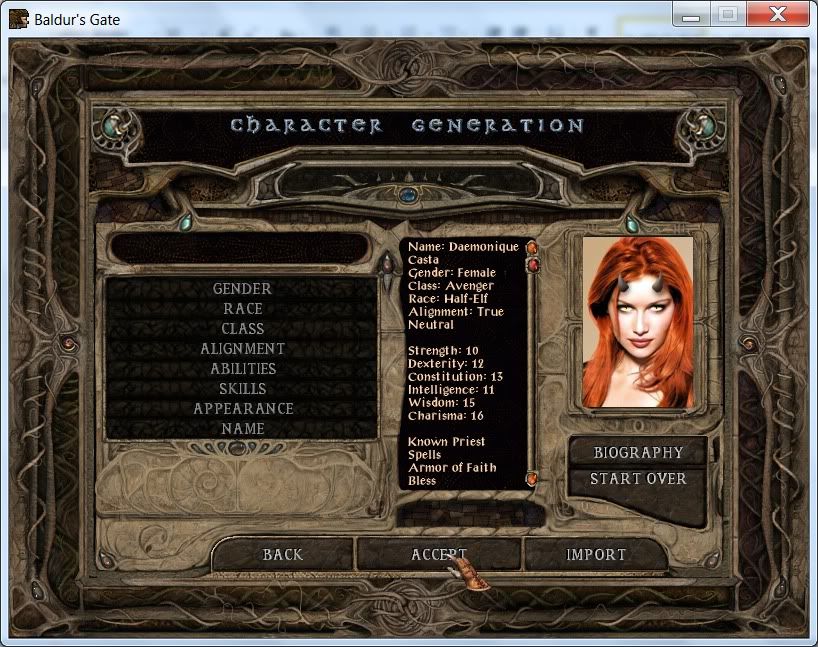Choose the Race option
This screenshot has width=818, height=647.
click(242, 309)
